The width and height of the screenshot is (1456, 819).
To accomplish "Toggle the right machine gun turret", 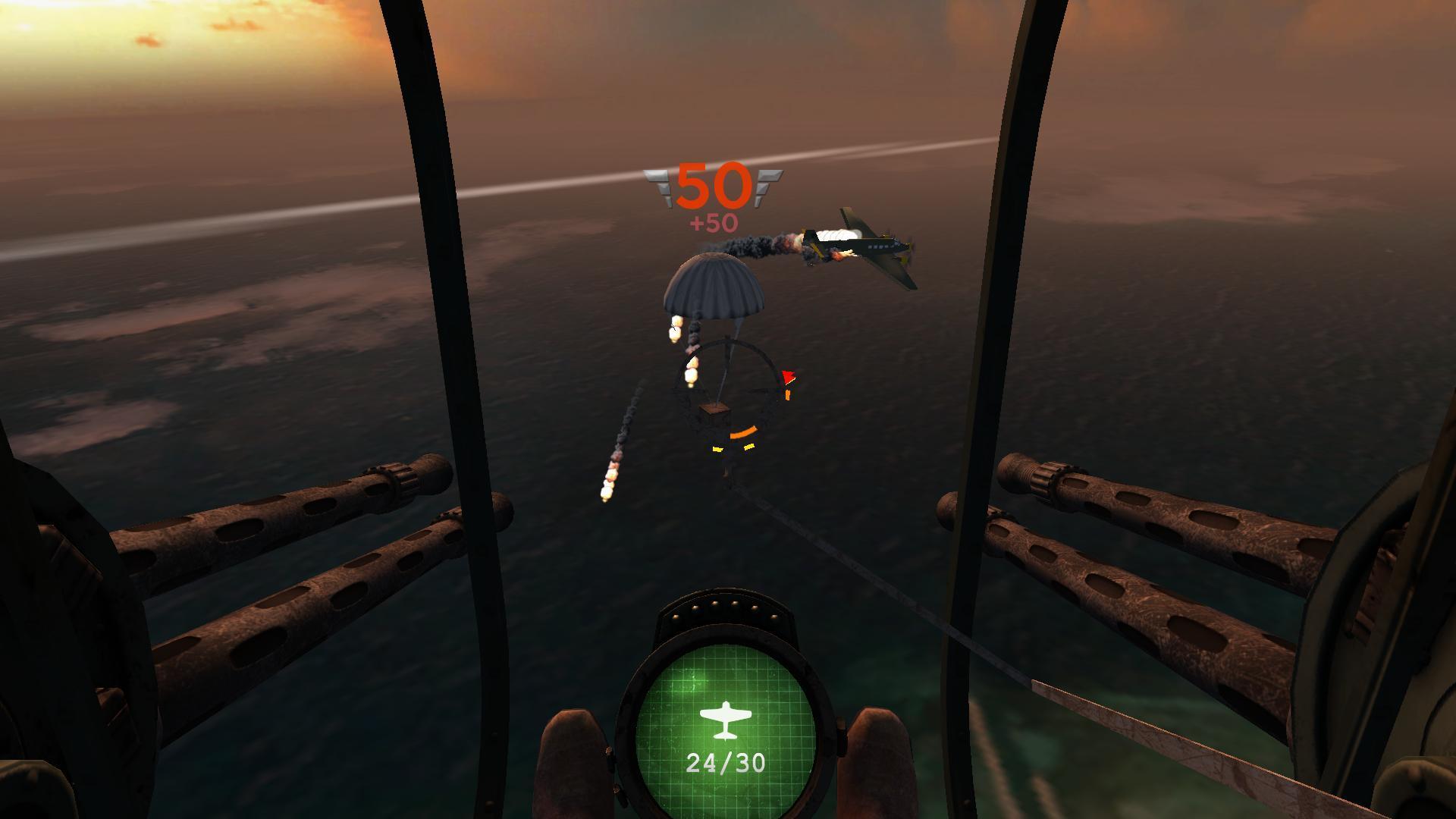I will pos(1137,546).
